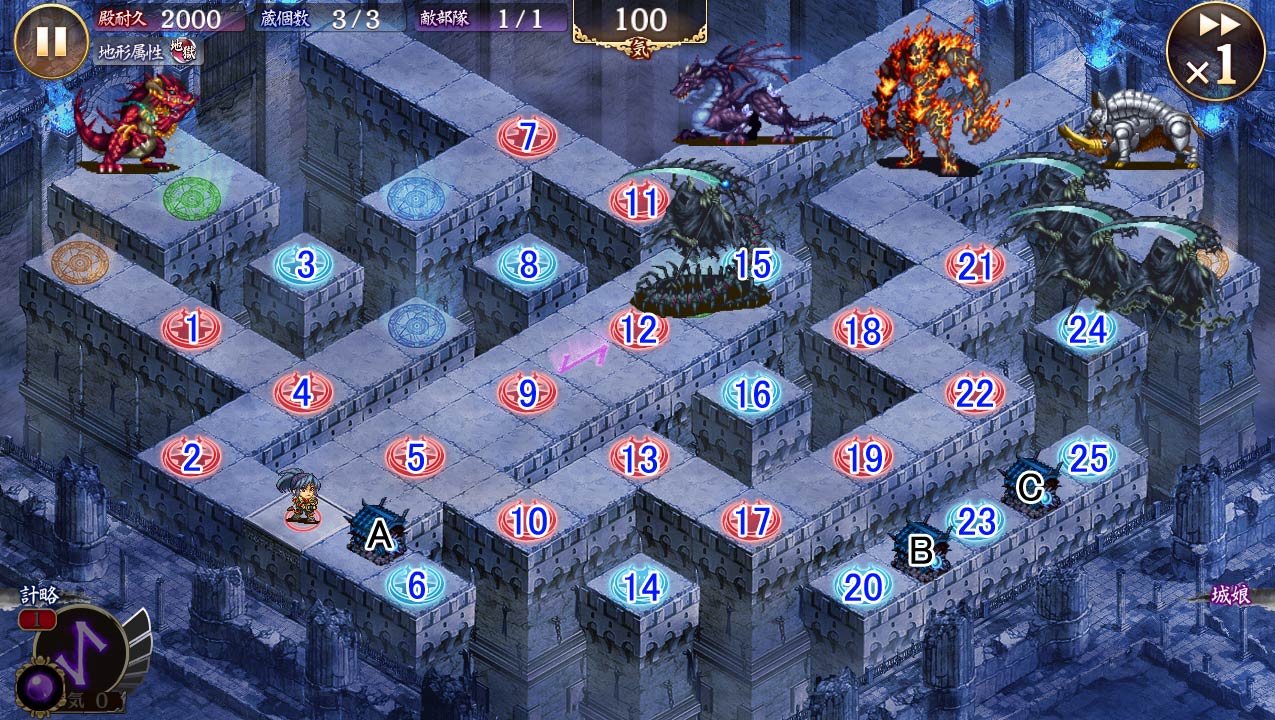
Task: Open the castle girl panel tab
Action: pyautogui.click(x=1232, y=596)
